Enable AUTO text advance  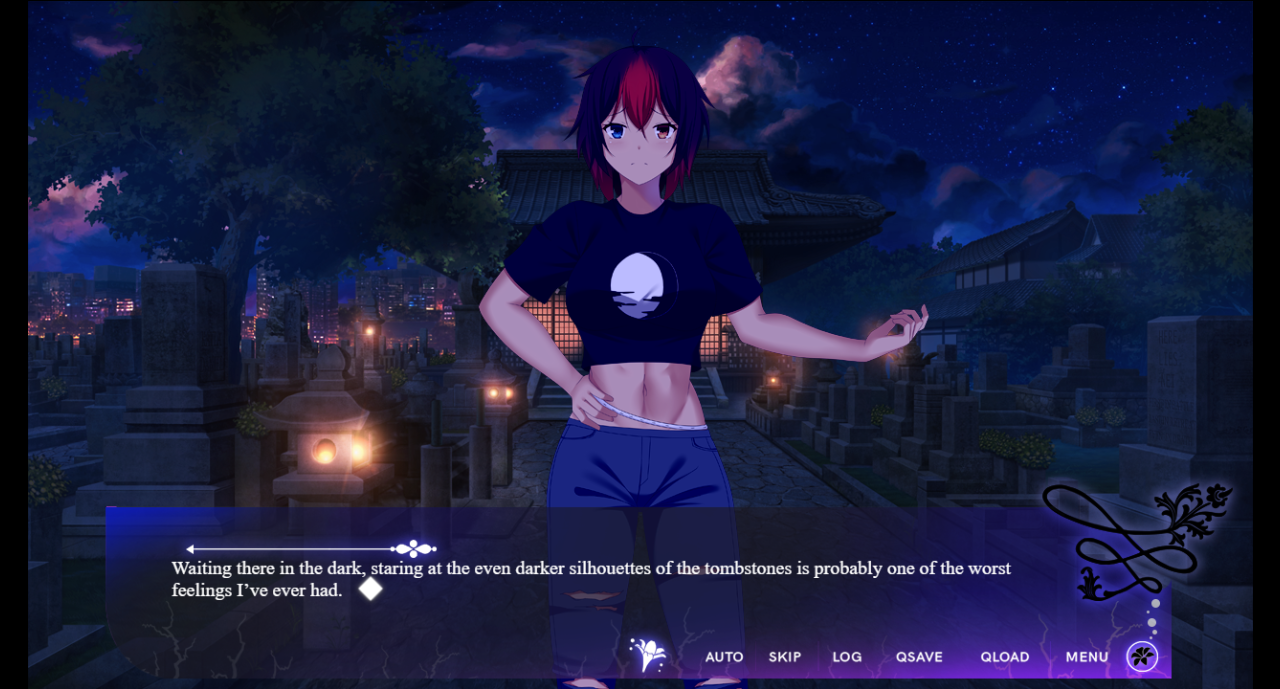tap(724, 657)
